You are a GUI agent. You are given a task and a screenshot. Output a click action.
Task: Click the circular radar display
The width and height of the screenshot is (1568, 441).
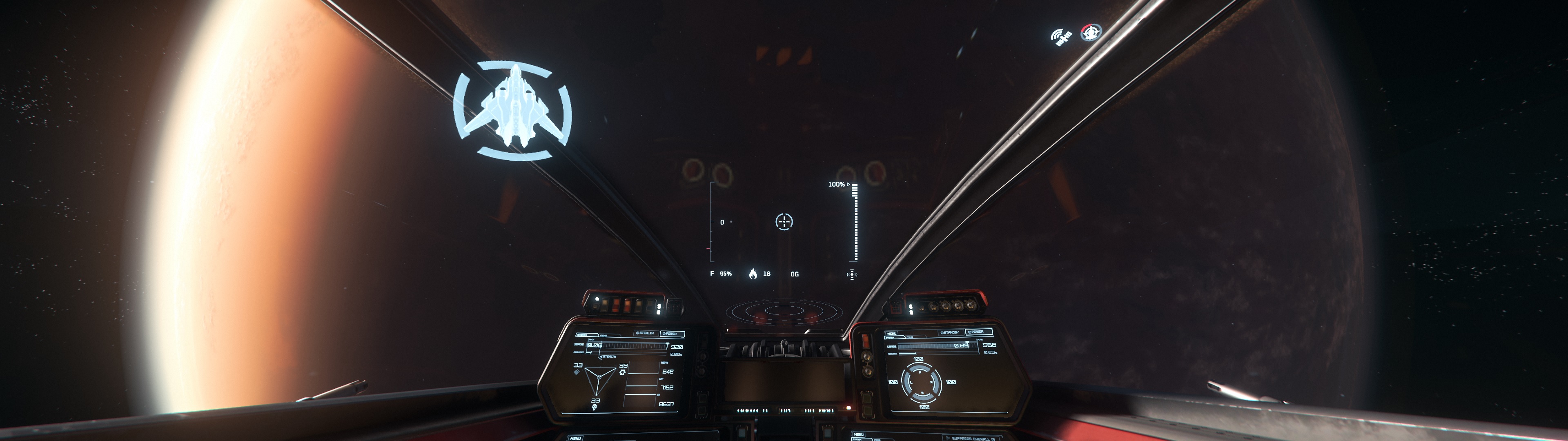pos(784,312)
